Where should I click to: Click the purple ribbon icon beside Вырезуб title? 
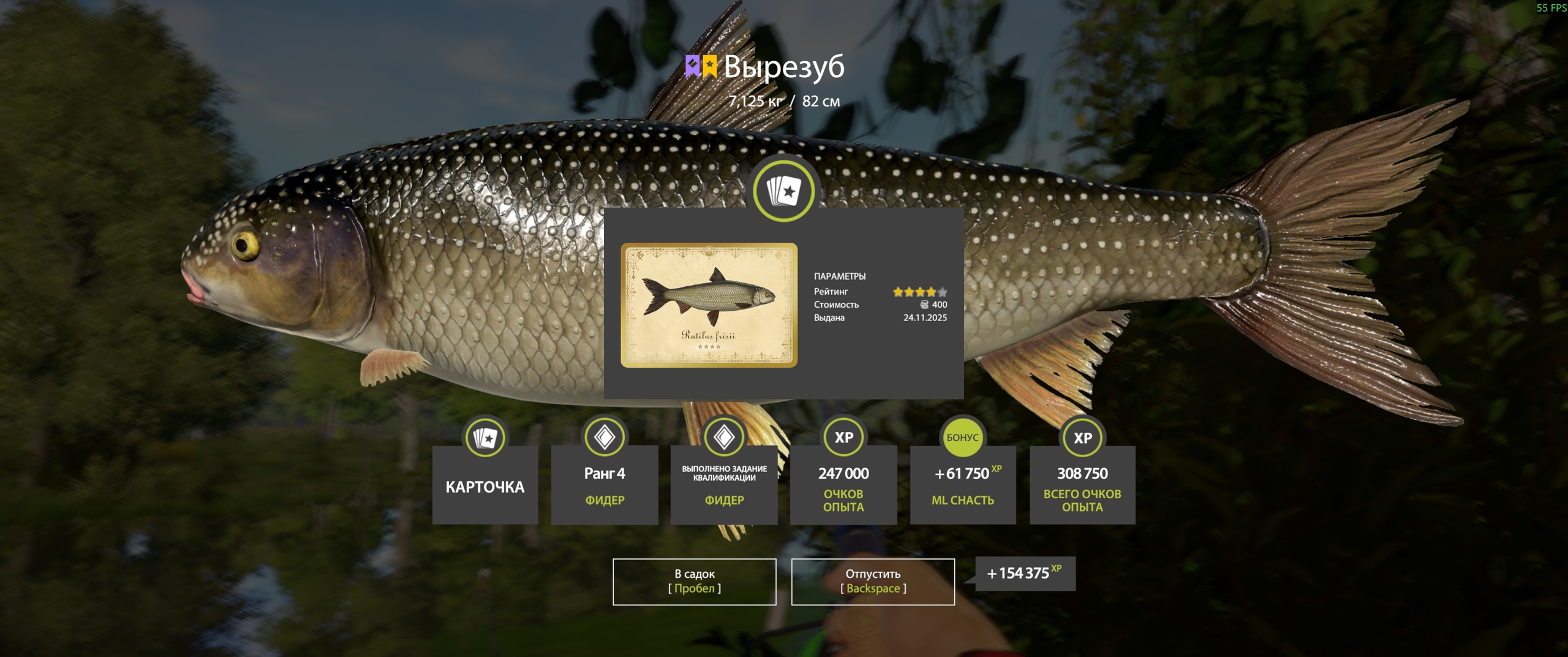[693, 66]
